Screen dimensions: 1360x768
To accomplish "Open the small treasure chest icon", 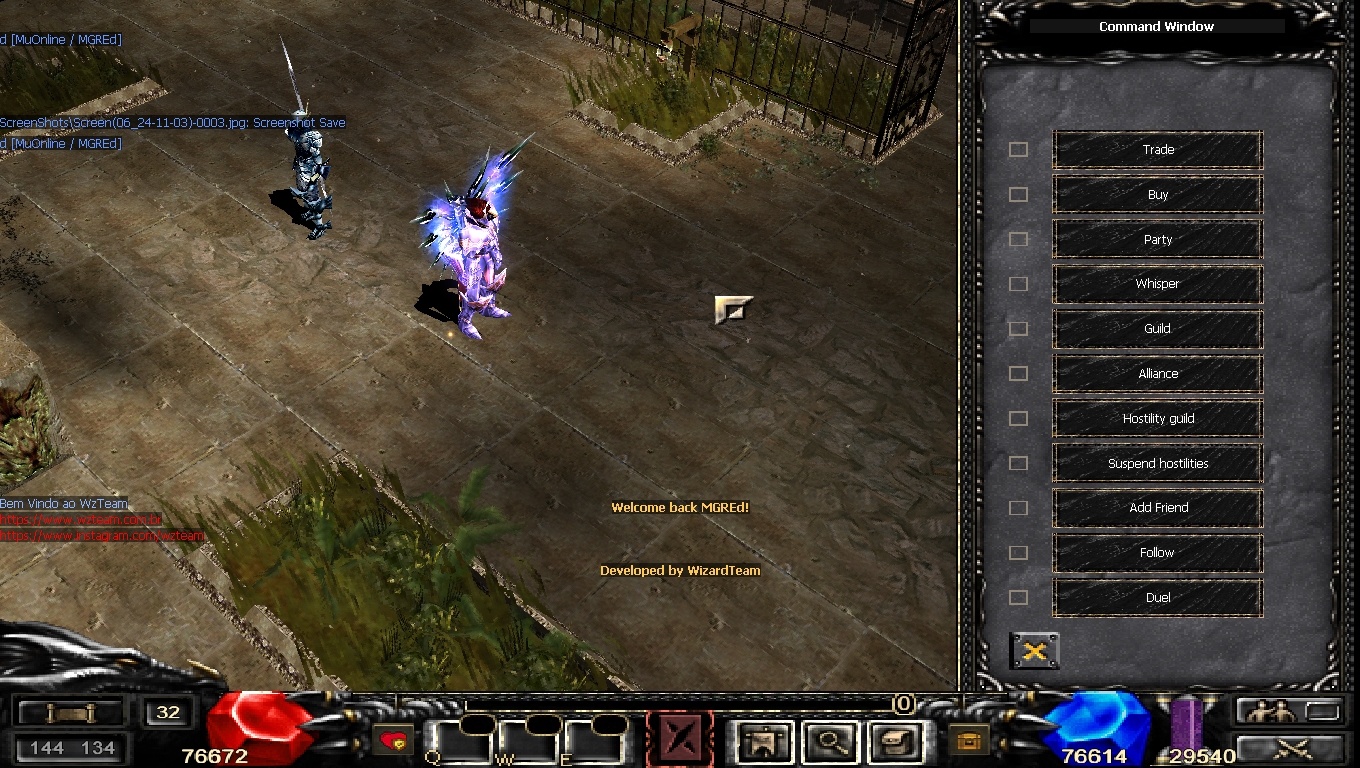I will click(967, 741).
